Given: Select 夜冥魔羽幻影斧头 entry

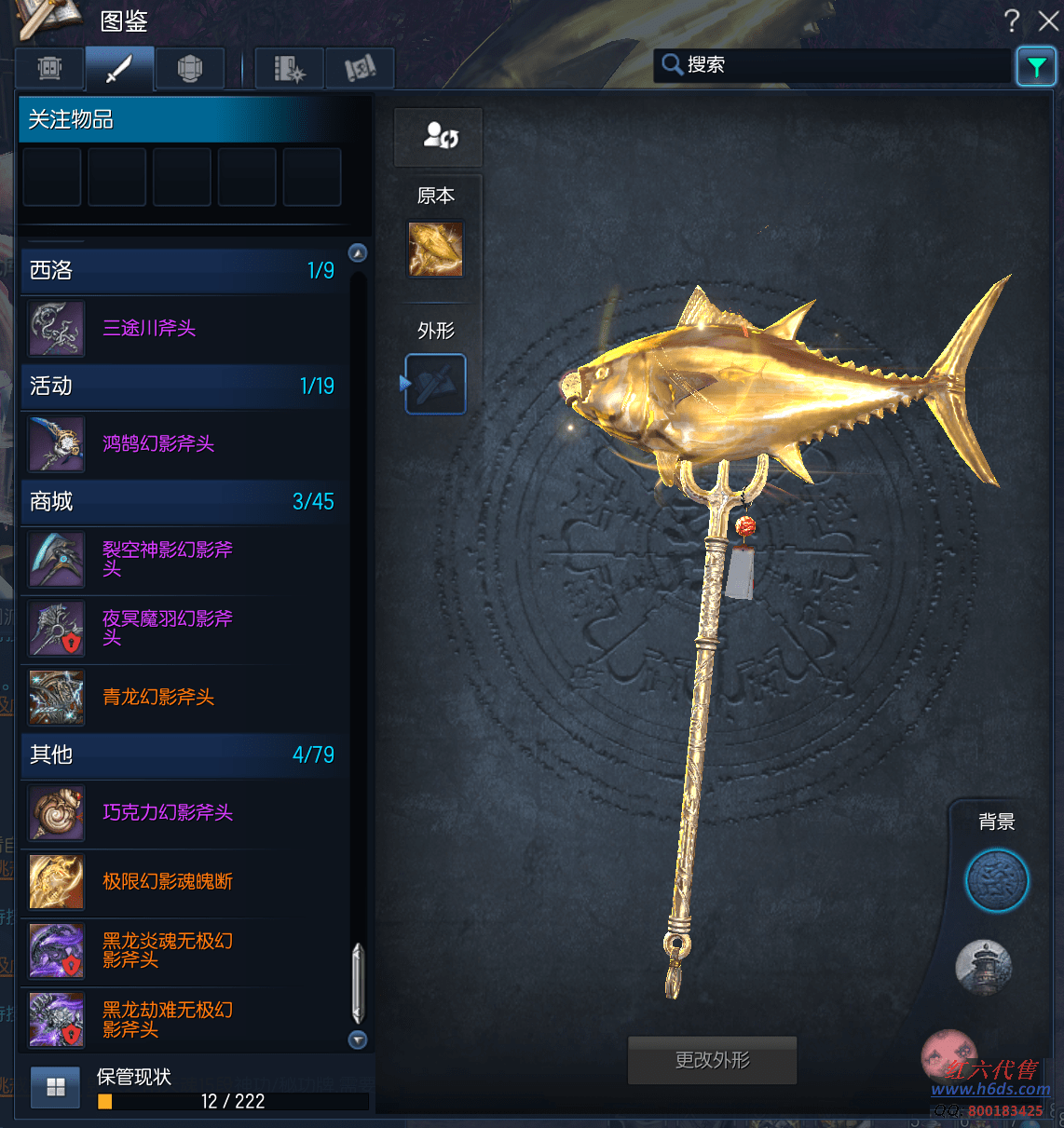Looking at the screenshot, I should [x=168, y=628].
